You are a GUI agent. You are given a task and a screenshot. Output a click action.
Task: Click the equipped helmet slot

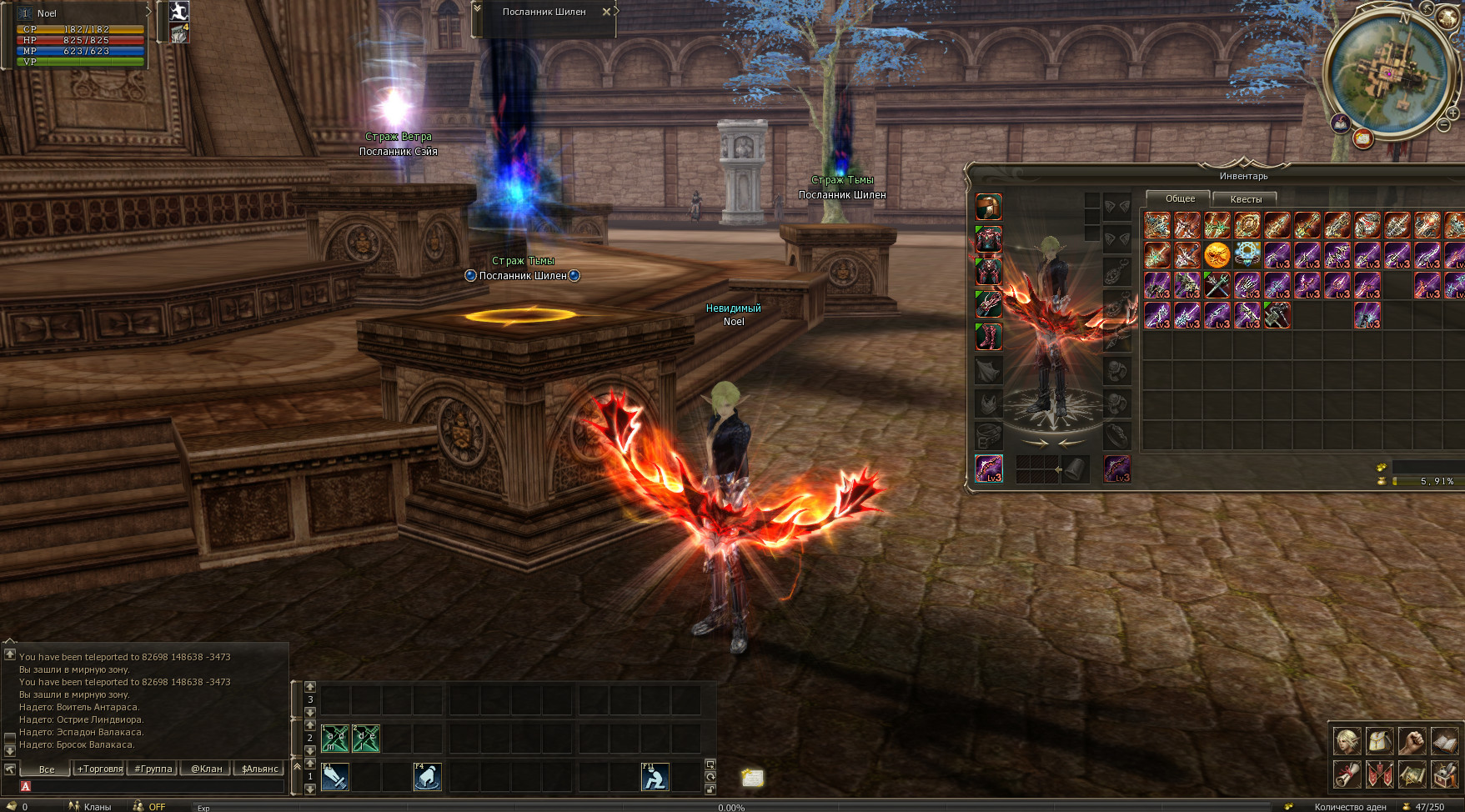989,207
